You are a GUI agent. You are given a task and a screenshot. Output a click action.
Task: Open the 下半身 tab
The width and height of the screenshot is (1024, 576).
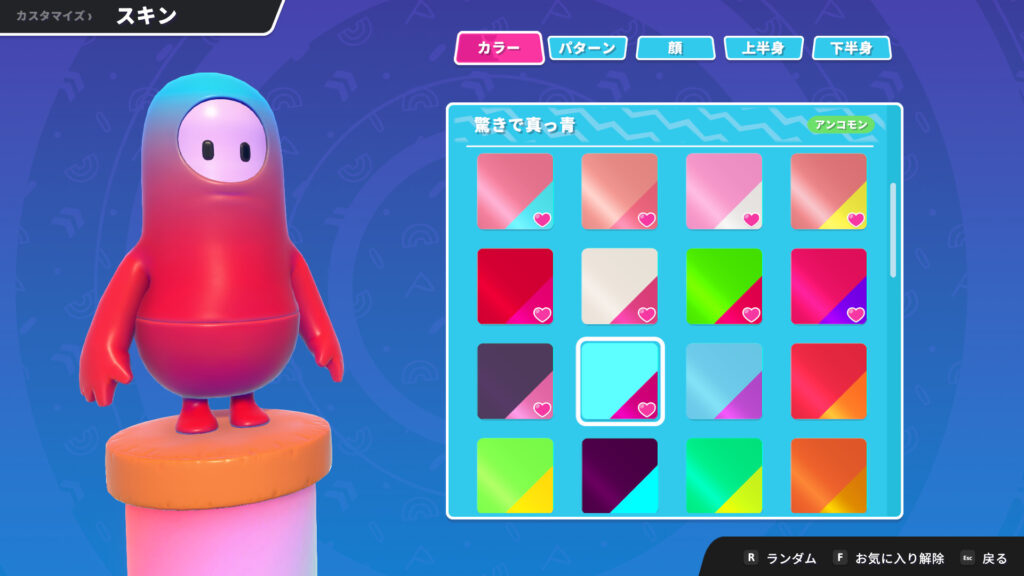tap(851, 48)
